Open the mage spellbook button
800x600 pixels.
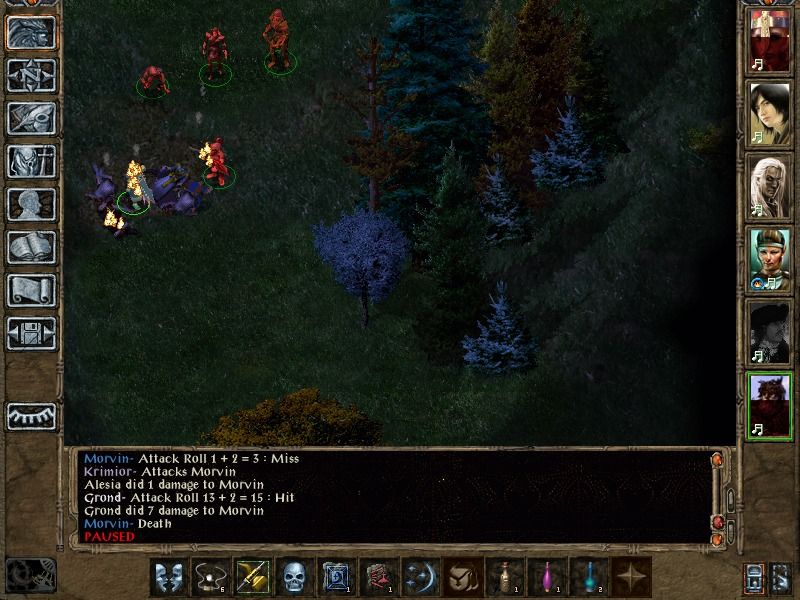[31, 247]
